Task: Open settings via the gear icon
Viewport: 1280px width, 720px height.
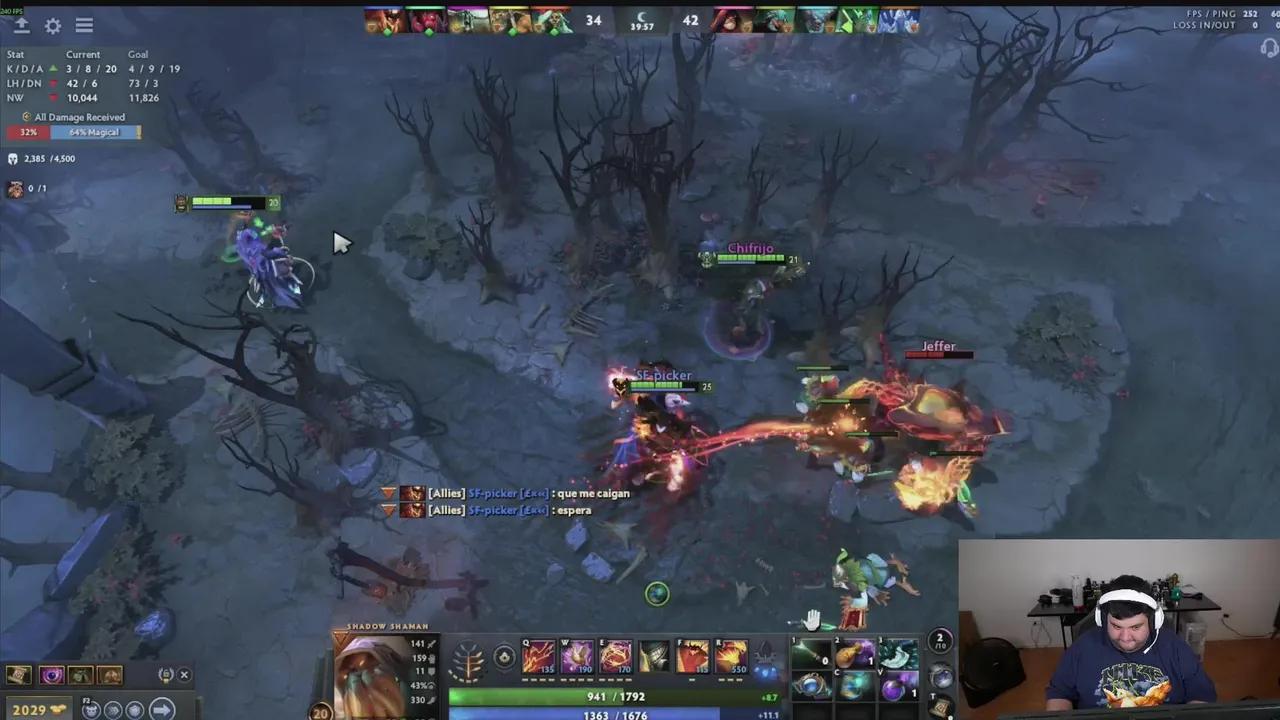Action: (x=53, y=26)
